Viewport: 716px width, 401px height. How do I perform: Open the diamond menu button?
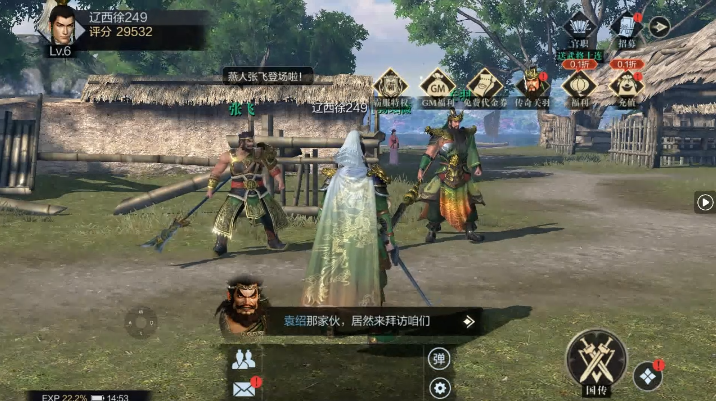pos(647,376)
